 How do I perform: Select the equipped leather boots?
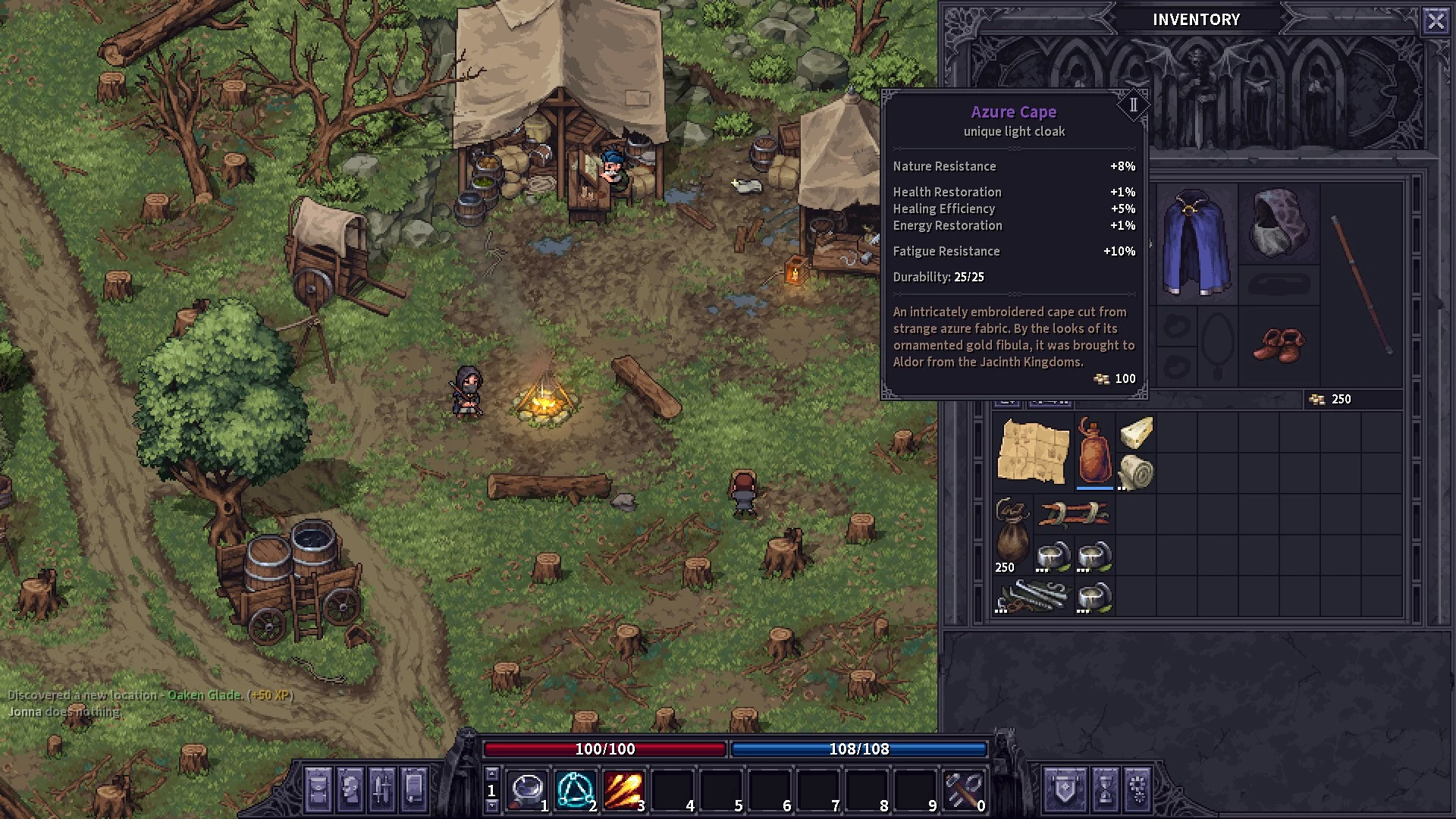[1279, 345]
